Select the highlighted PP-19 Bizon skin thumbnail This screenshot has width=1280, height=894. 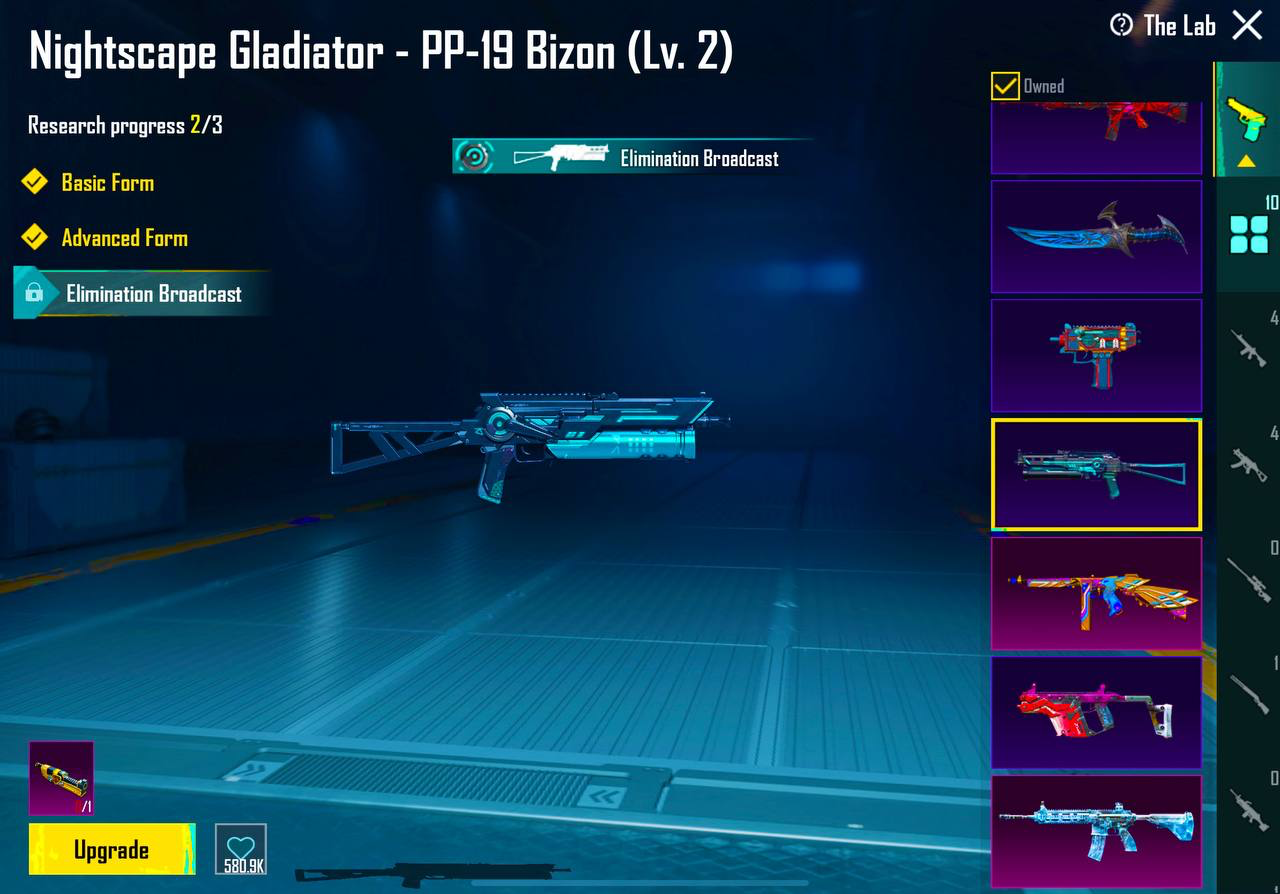tap(1096, 474)
